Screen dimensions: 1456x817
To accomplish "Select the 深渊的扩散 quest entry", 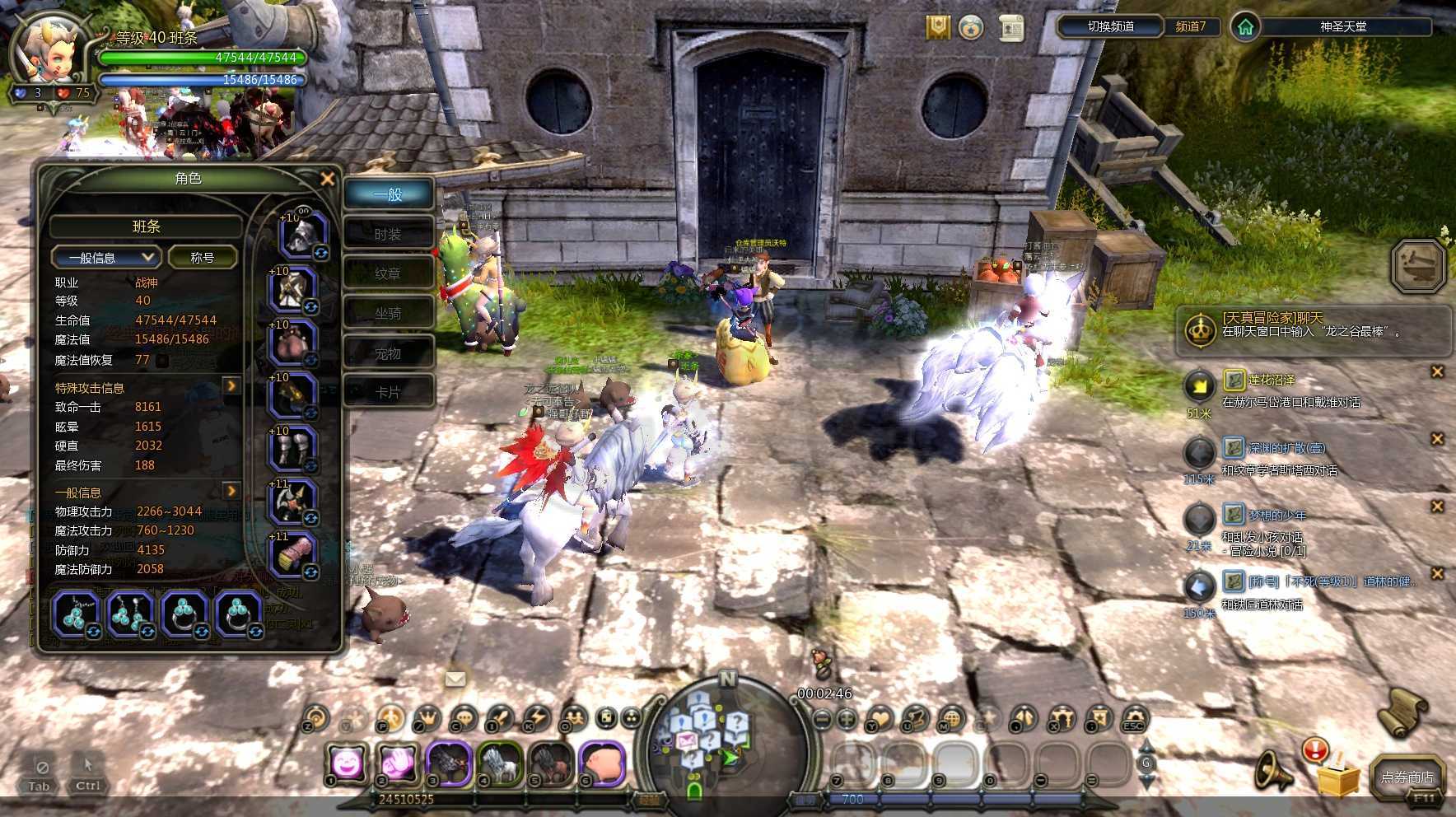I will (1286, 448).
